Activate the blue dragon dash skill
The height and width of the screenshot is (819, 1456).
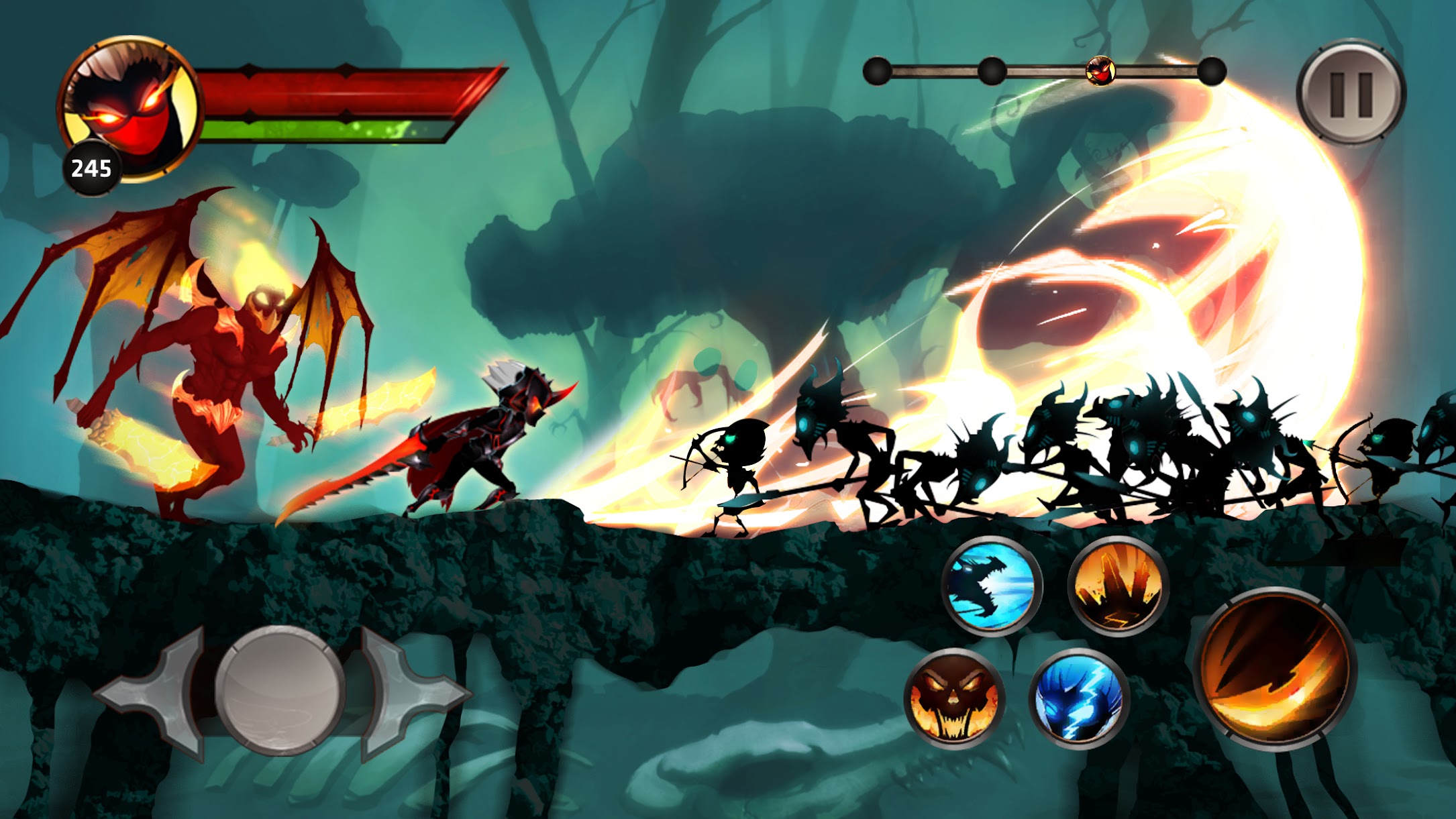[991, 586]
